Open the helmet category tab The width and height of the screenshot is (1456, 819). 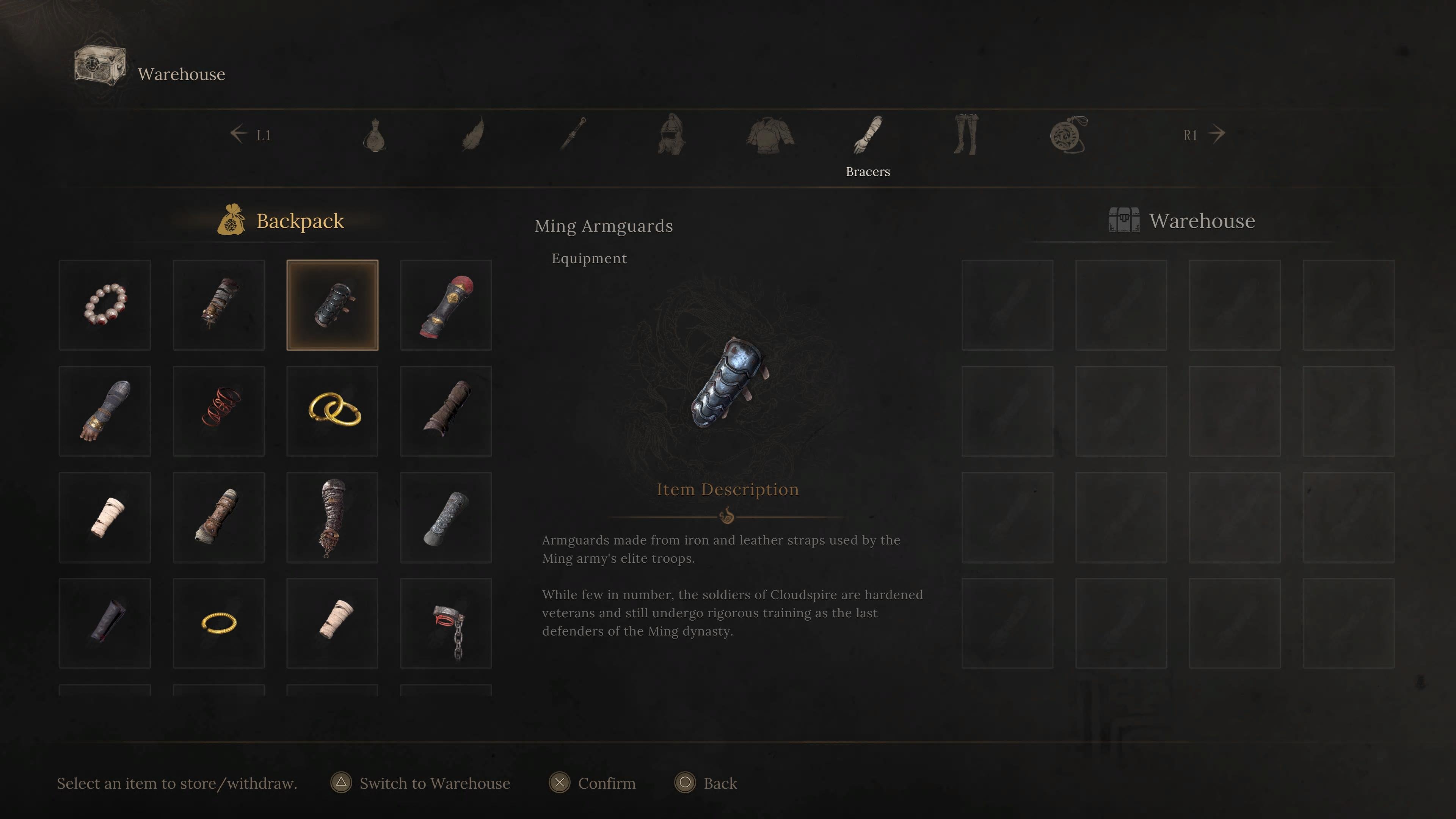coord(671,135)
